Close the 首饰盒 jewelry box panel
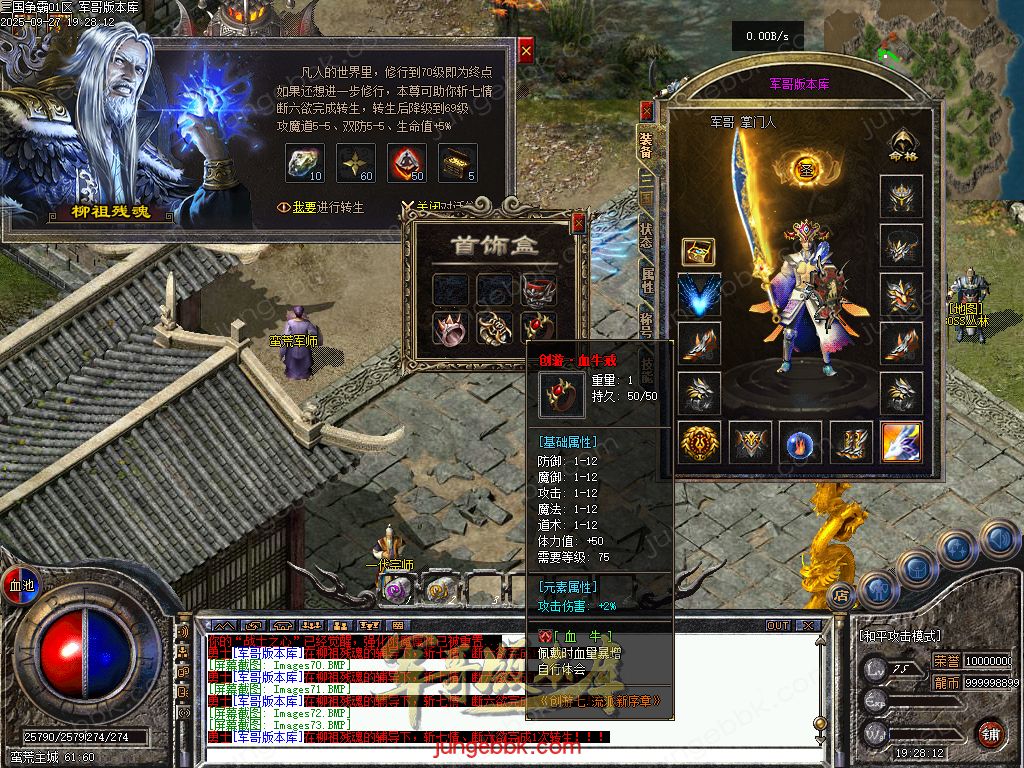This screenshot has width=1024, height=768. click(x=578, y=223)
